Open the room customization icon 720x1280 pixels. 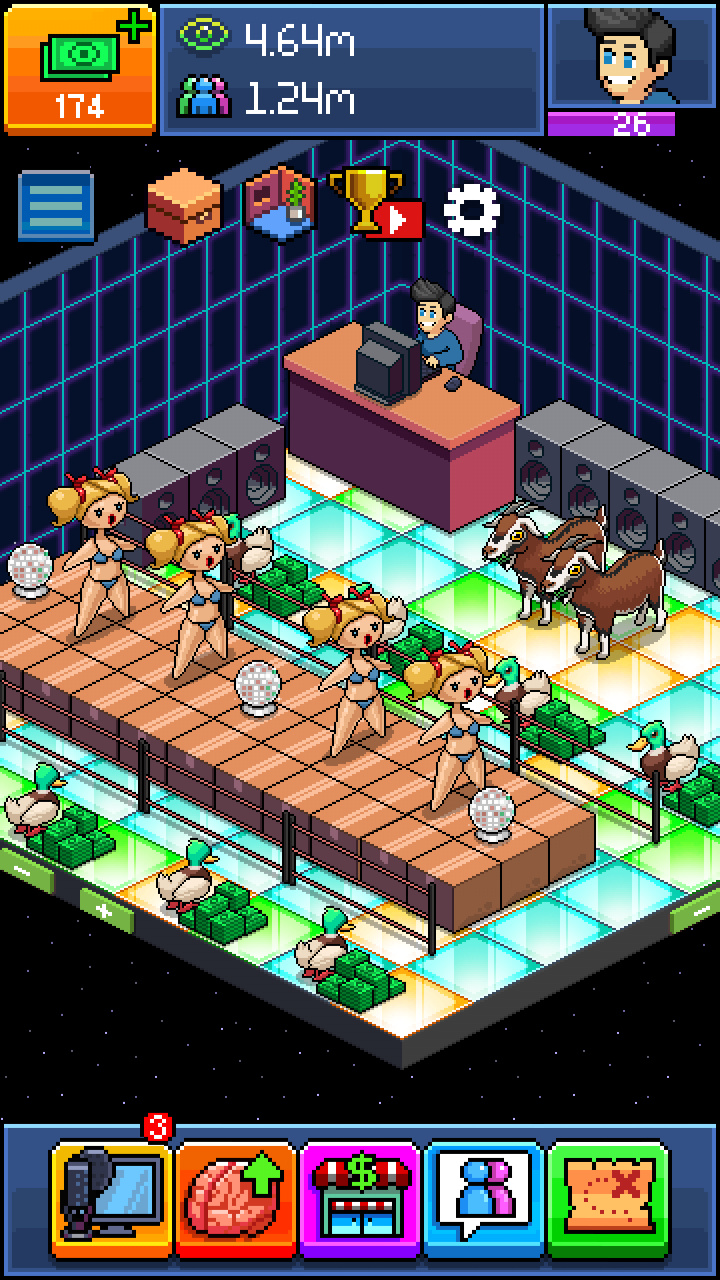[281, 205]
